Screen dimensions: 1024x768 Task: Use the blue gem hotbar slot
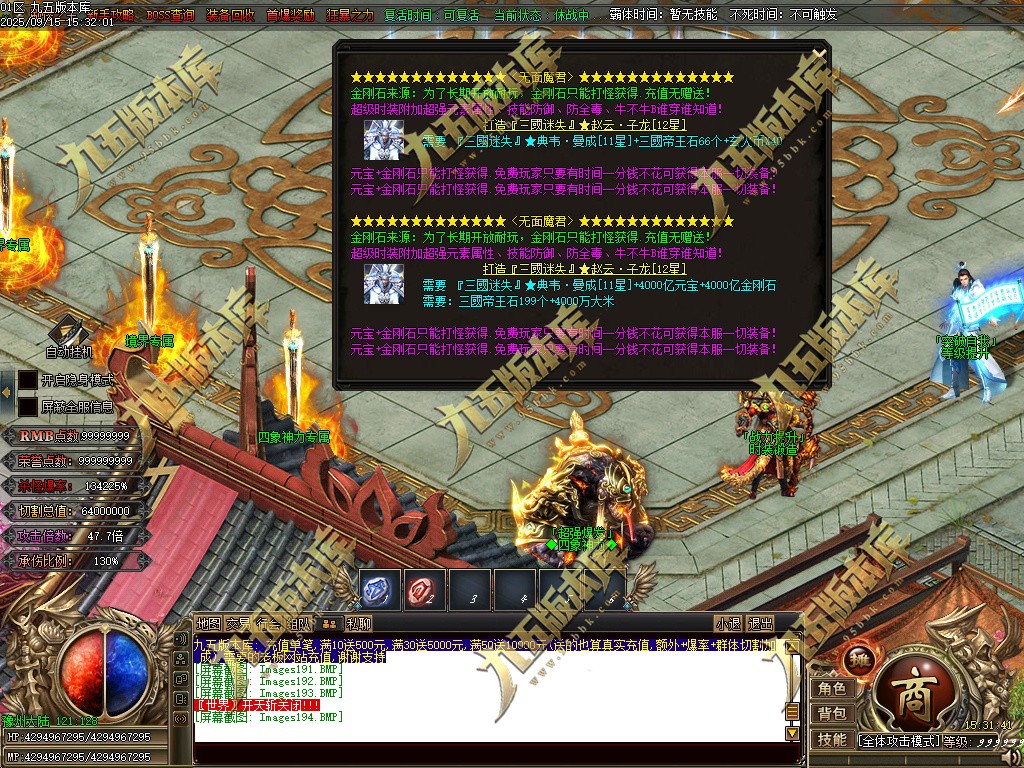[x=380, y=590]
